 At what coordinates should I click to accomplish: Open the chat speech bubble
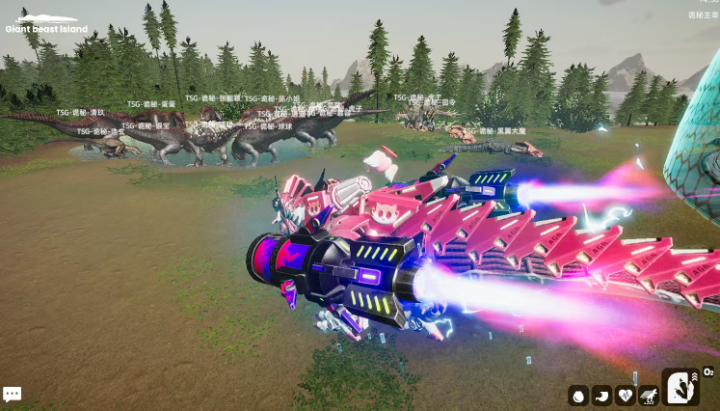(12, 395)
